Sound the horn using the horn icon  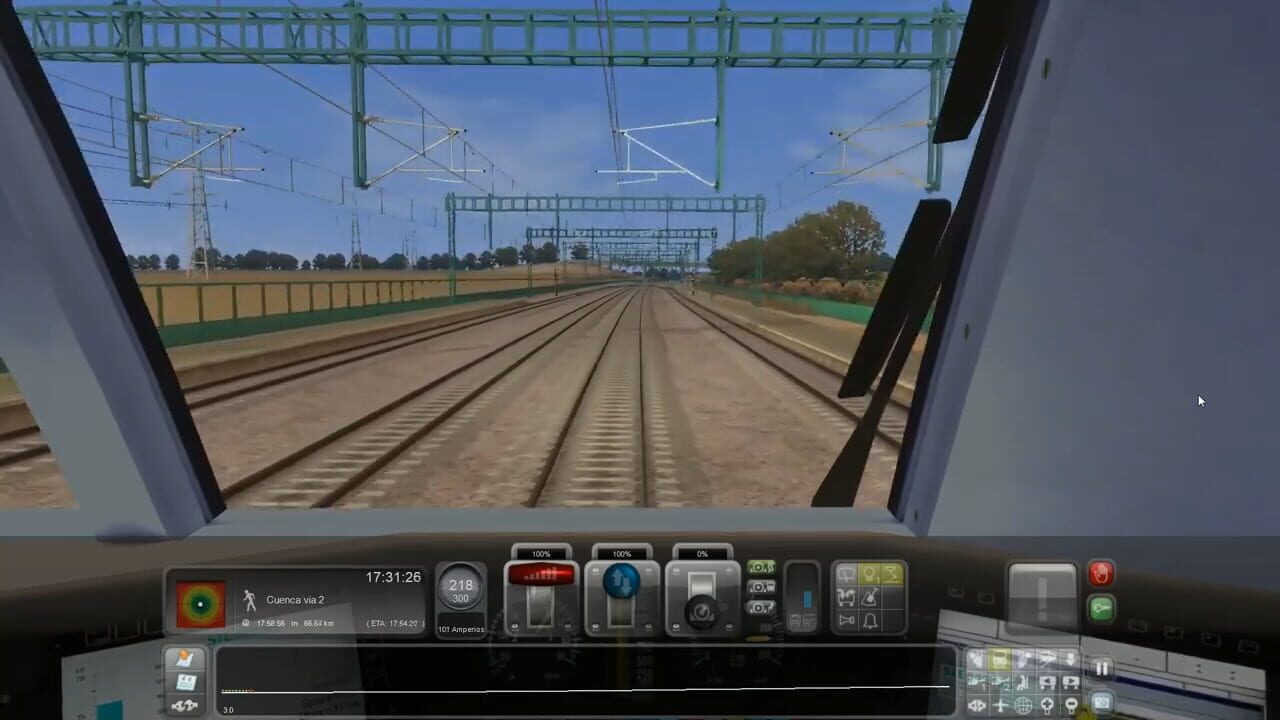coord(846,620)
